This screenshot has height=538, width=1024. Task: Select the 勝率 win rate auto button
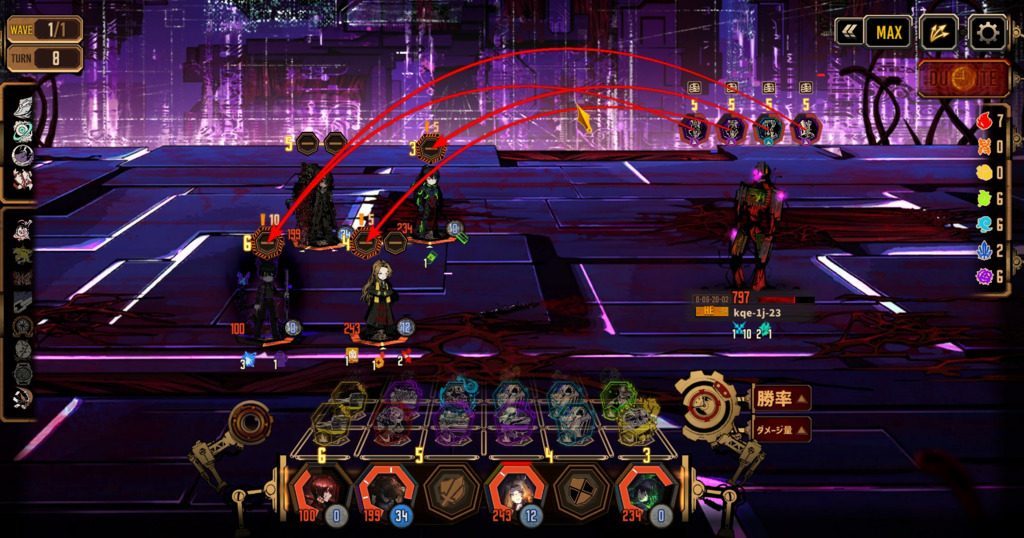(x=781, y=399)
